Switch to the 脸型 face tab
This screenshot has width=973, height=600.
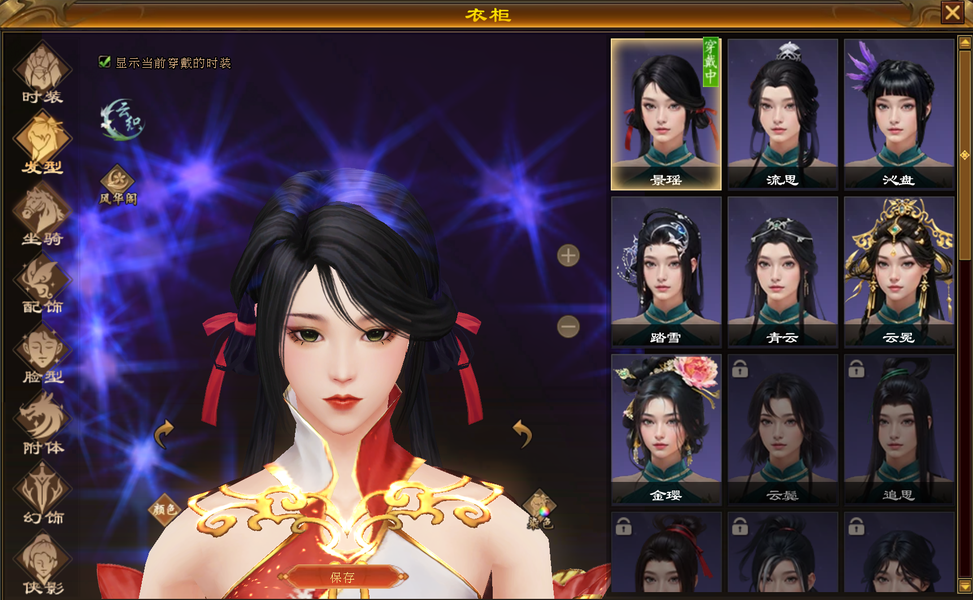tap(42, 353)
